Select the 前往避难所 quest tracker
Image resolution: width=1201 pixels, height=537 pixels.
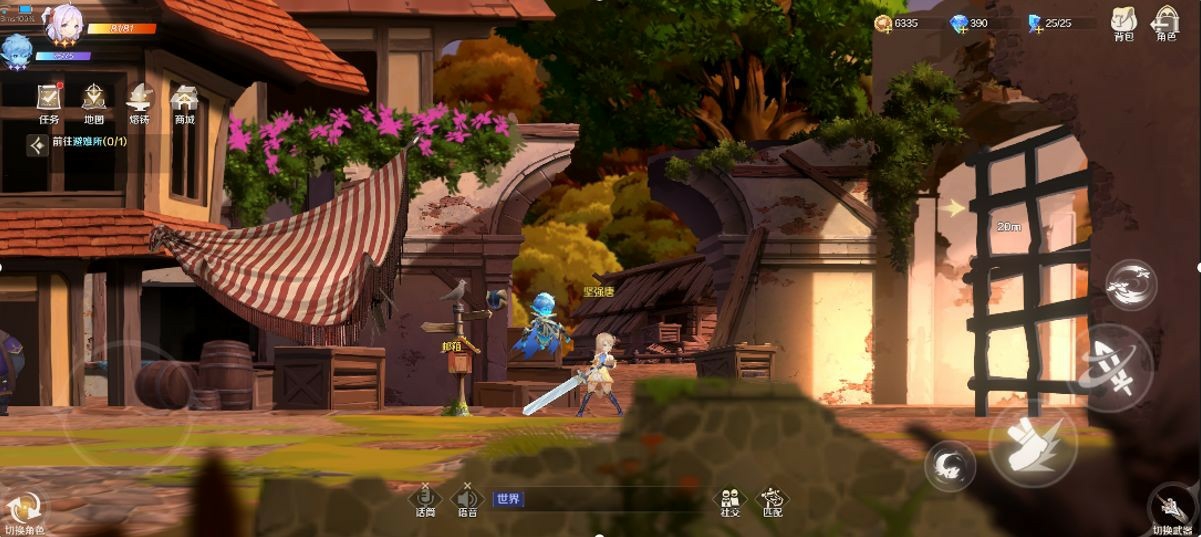tap(80, 142)
